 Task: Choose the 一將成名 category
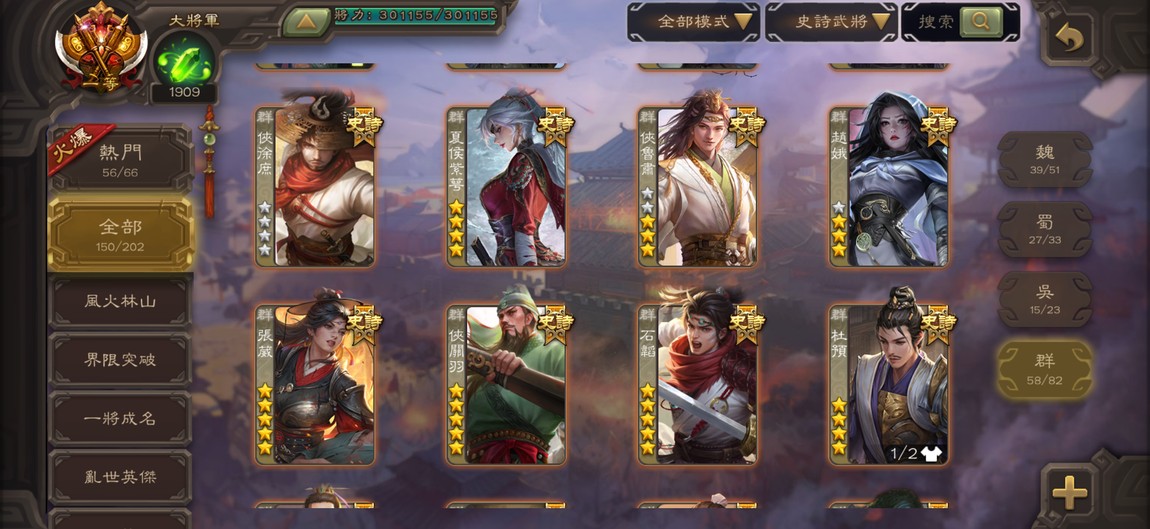point(120,418)
